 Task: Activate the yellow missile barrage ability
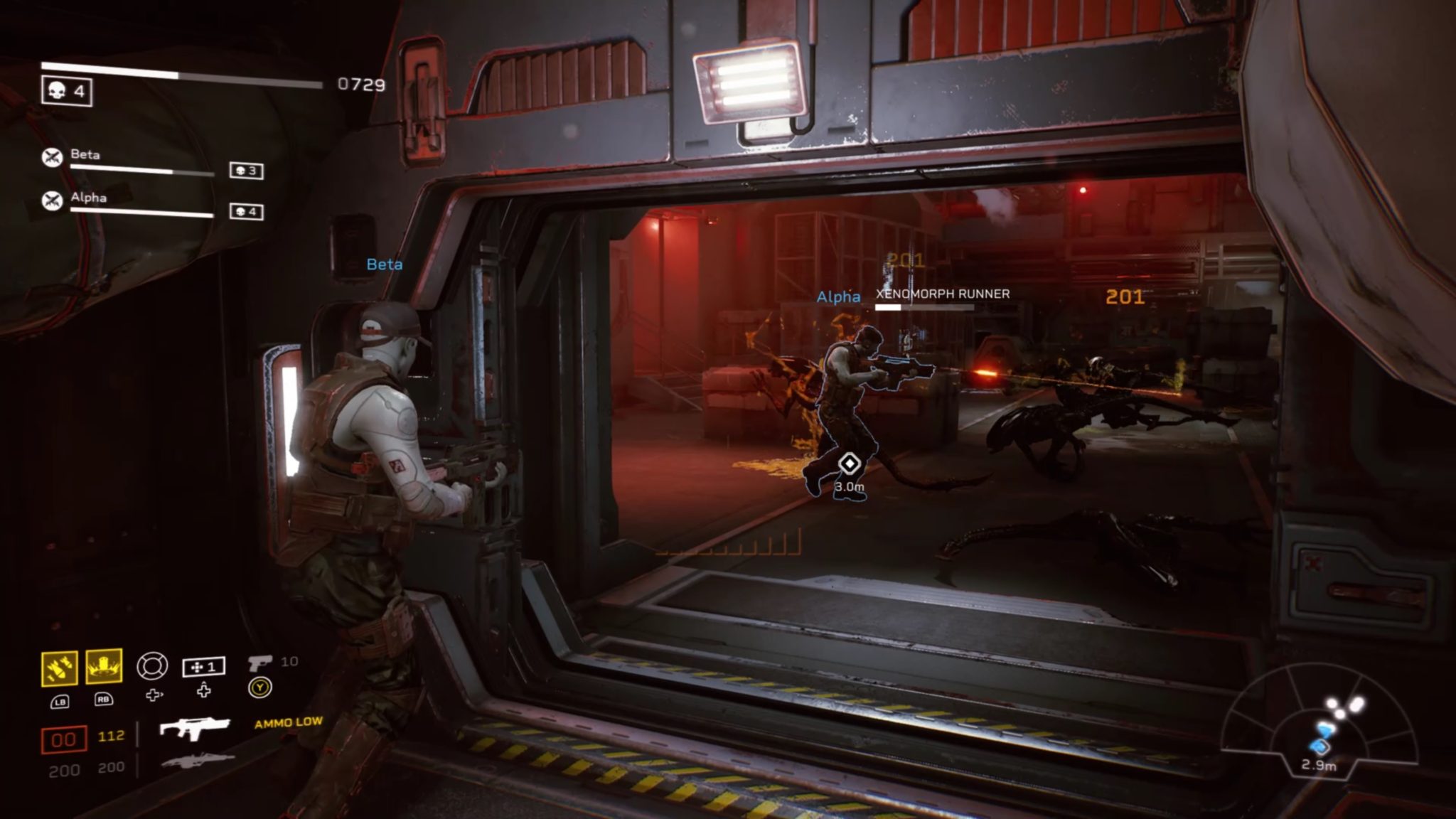(x=60, y=668)
